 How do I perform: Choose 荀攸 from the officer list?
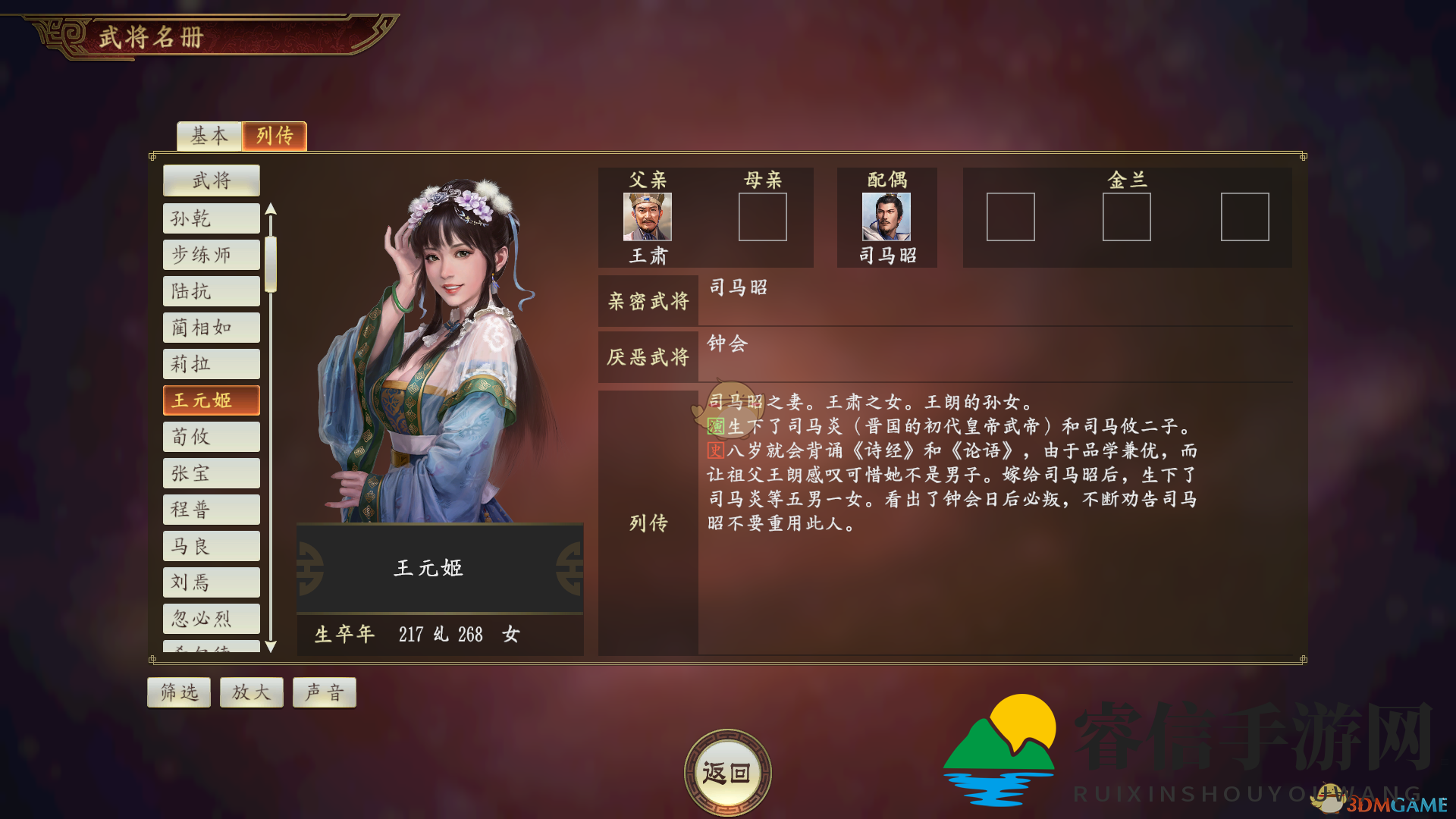tap(212, 437)
